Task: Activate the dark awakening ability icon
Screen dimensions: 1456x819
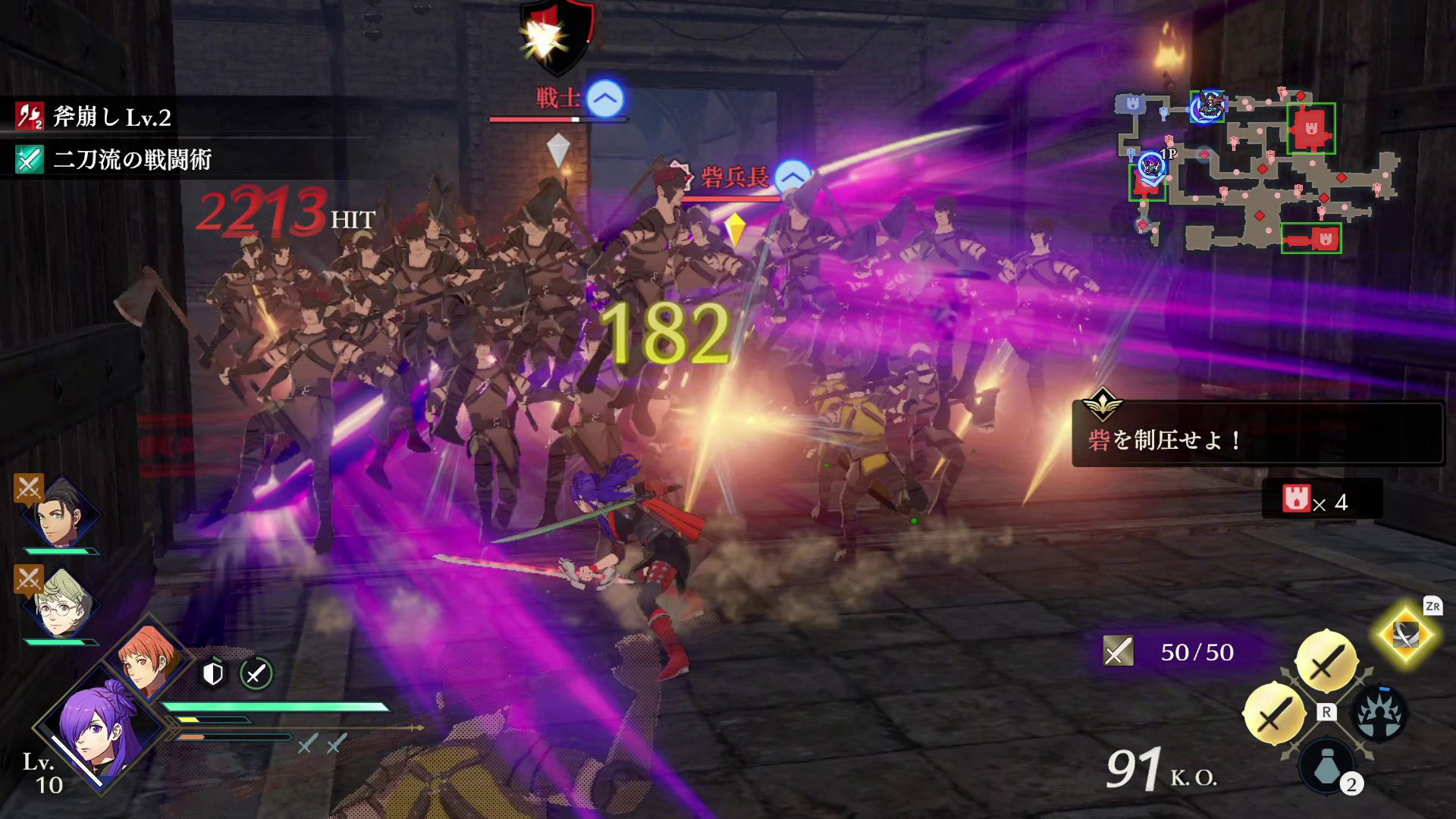Action: (x=1379, y=713)
